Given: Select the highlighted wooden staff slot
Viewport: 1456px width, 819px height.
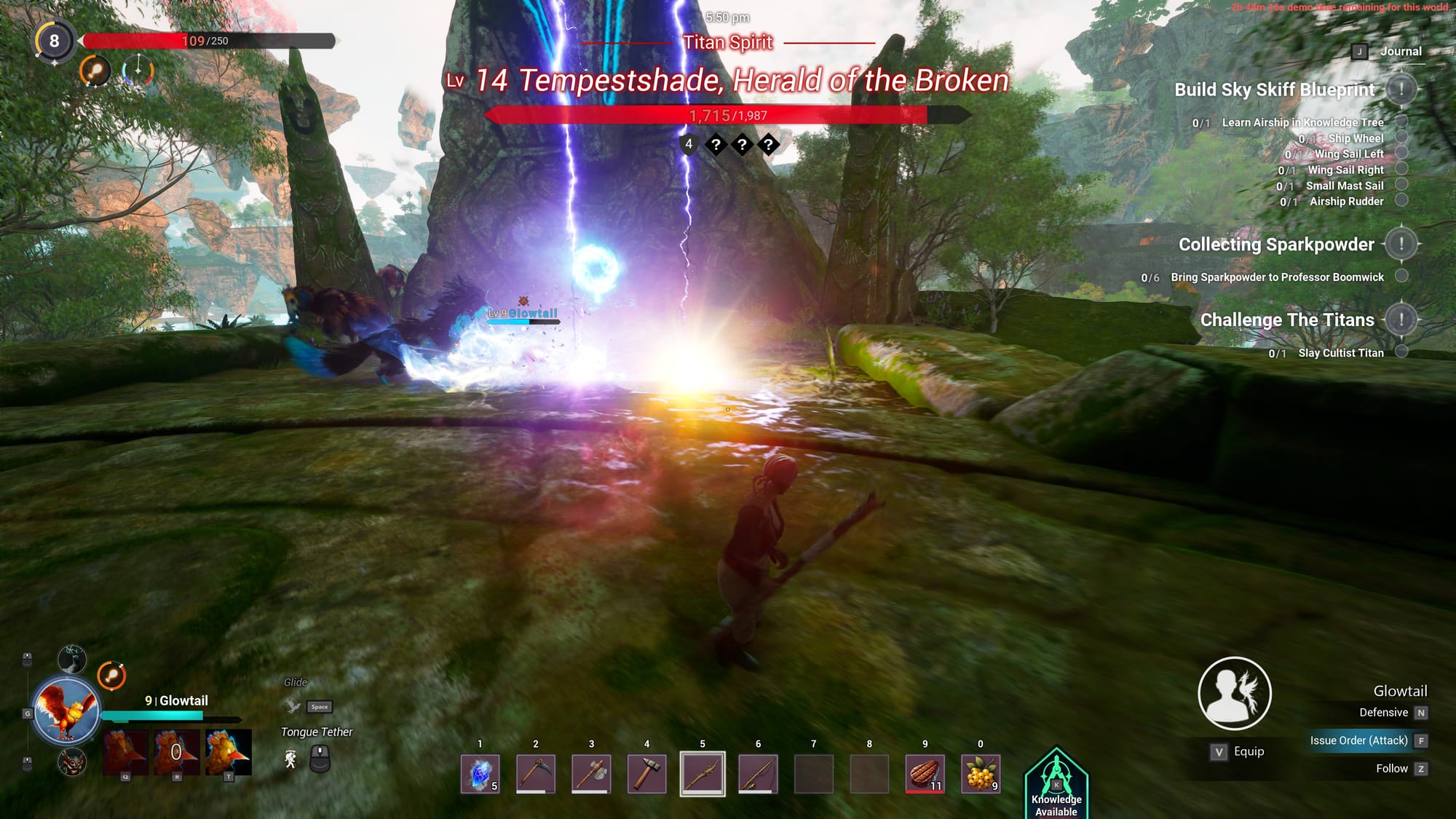Looking at the screenshot, I should point(703,773).
